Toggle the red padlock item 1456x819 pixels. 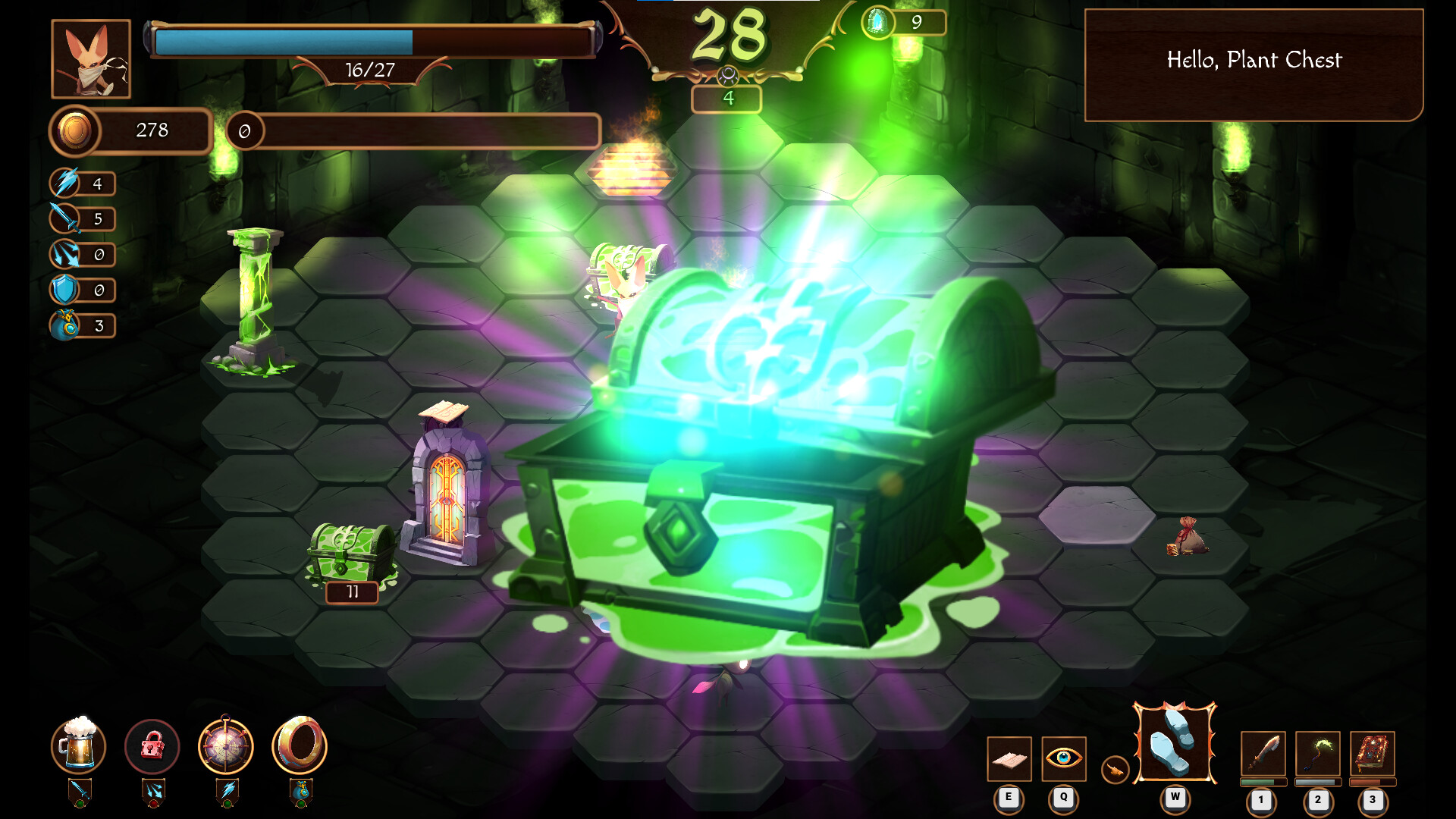point(152,747)
